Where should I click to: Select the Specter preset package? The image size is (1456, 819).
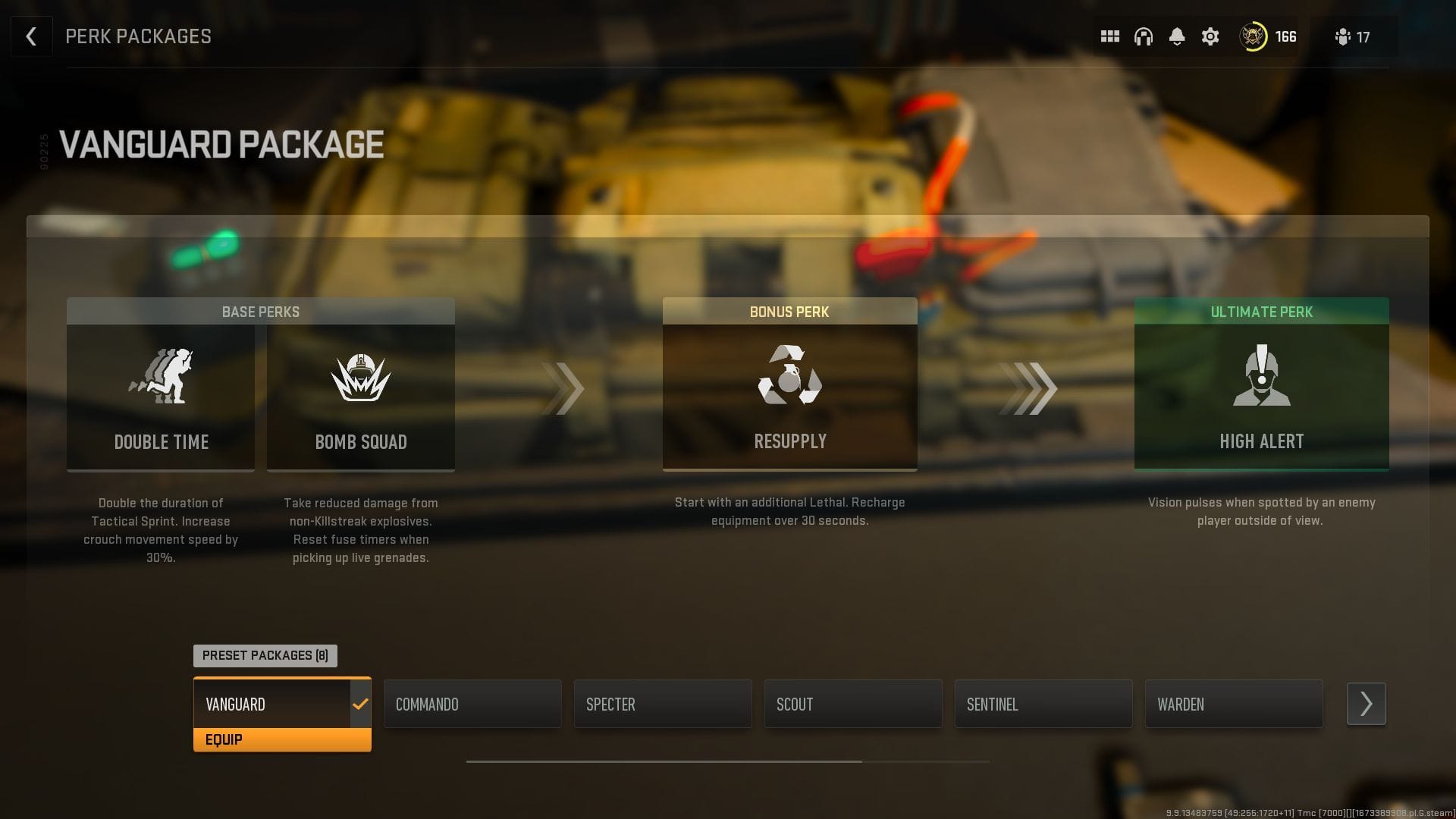[663, 704]
